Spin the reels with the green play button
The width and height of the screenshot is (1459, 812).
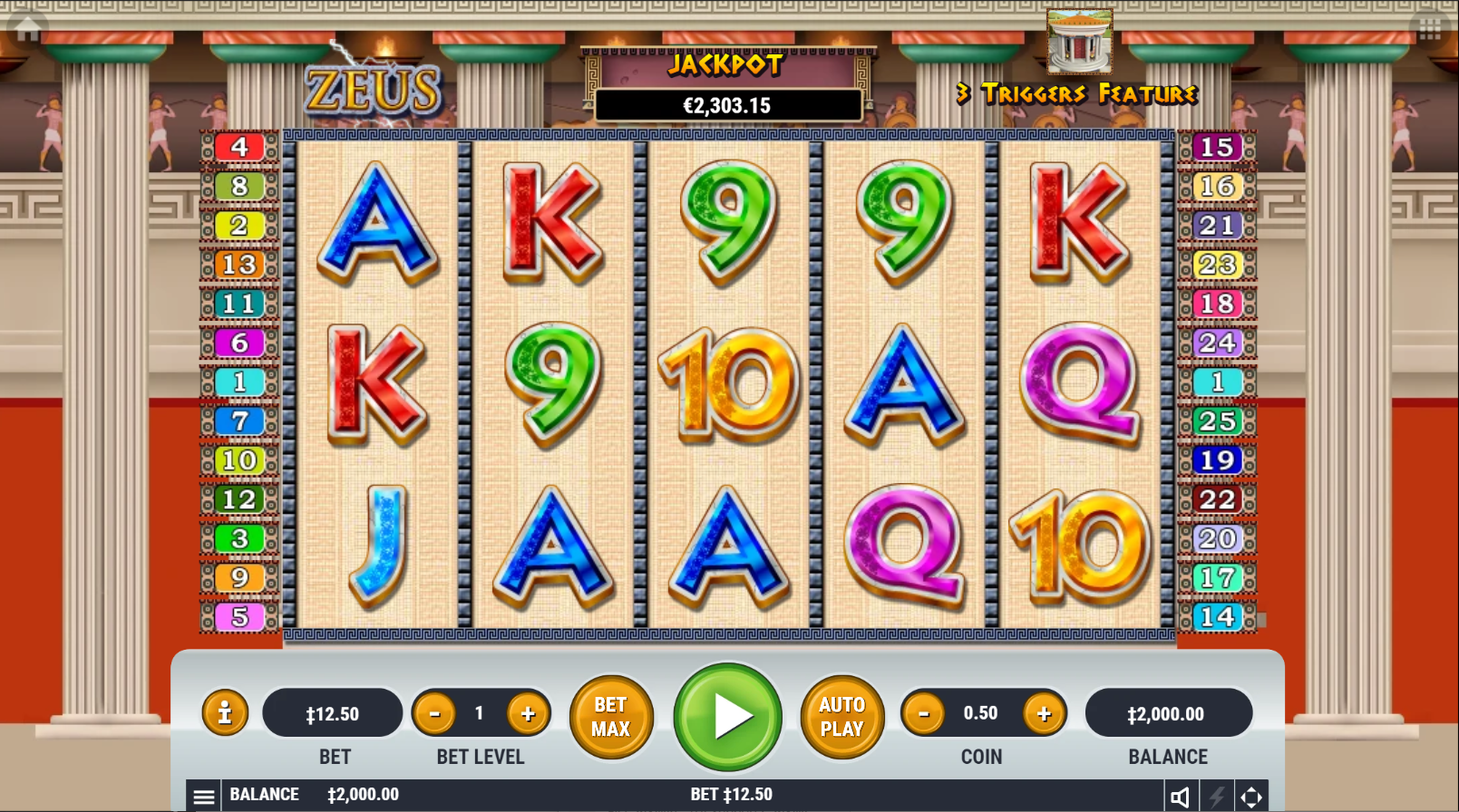click(x=728, y=717)
